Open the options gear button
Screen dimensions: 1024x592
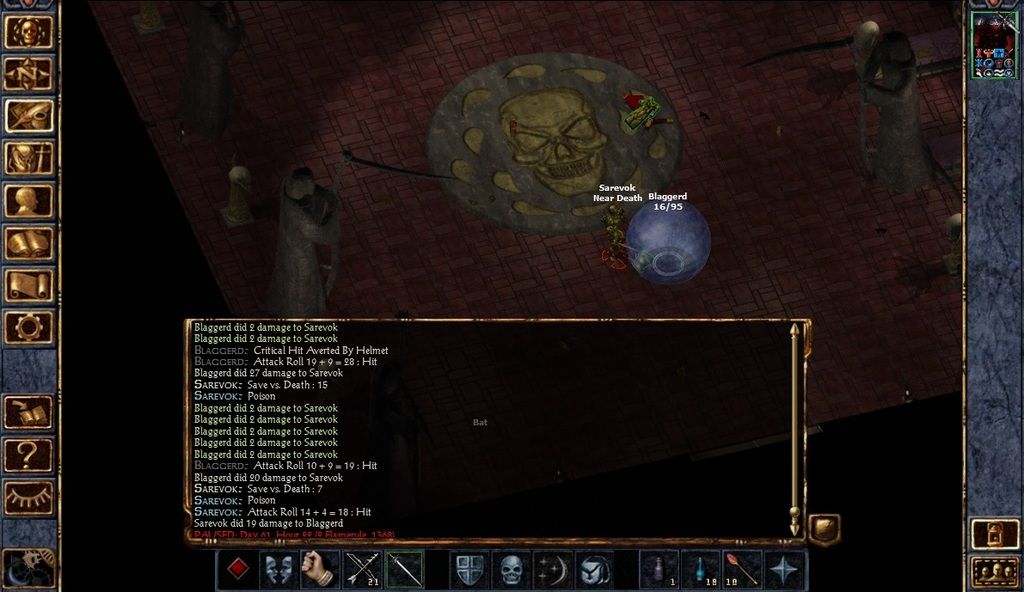(29, 327)
